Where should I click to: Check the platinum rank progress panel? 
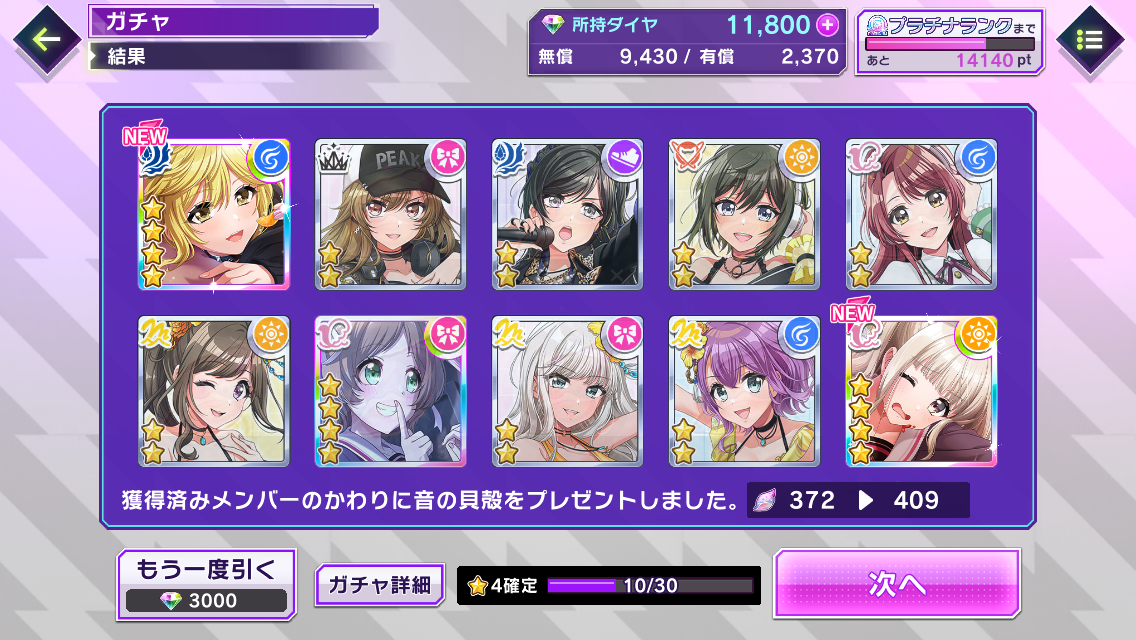pyautogui.click(x=950, y=42)
